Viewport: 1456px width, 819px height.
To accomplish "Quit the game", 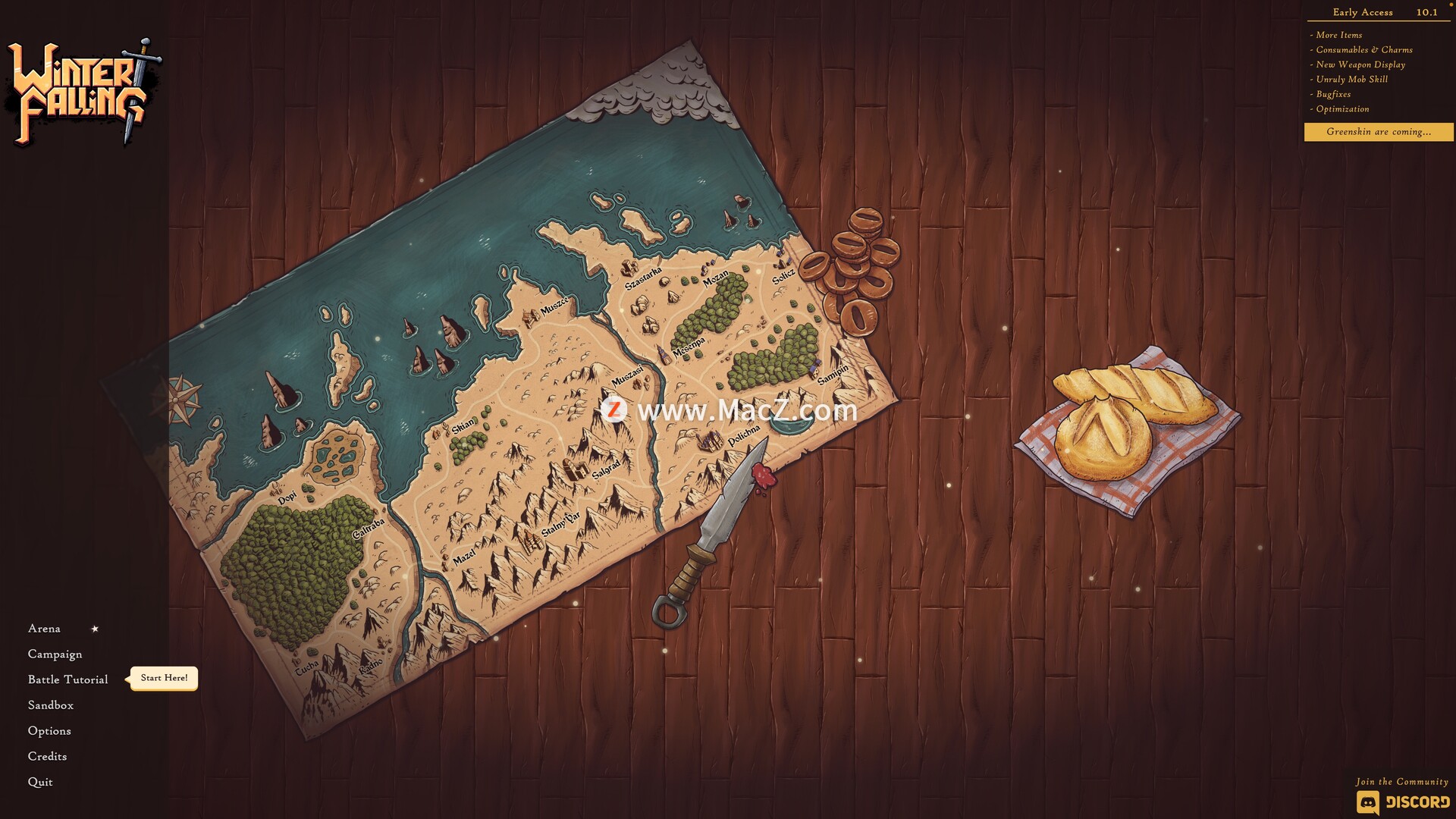I will (40, 783).
